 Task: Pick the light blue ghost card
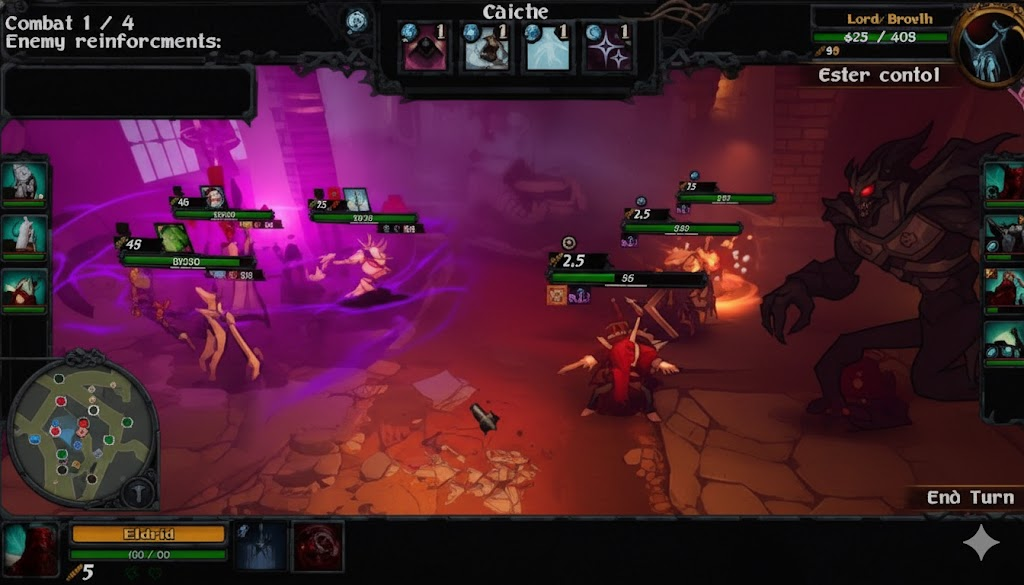(547, 48)
